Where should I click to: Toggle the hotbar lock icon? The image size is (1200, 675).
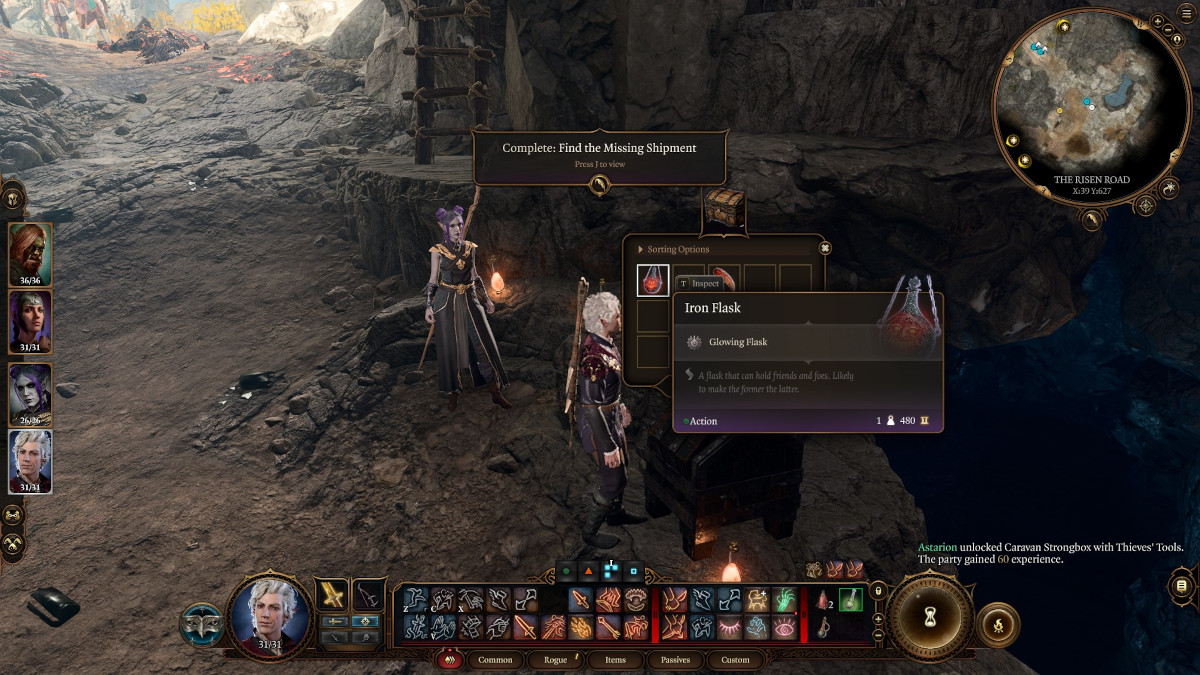(x=878, y=592)
